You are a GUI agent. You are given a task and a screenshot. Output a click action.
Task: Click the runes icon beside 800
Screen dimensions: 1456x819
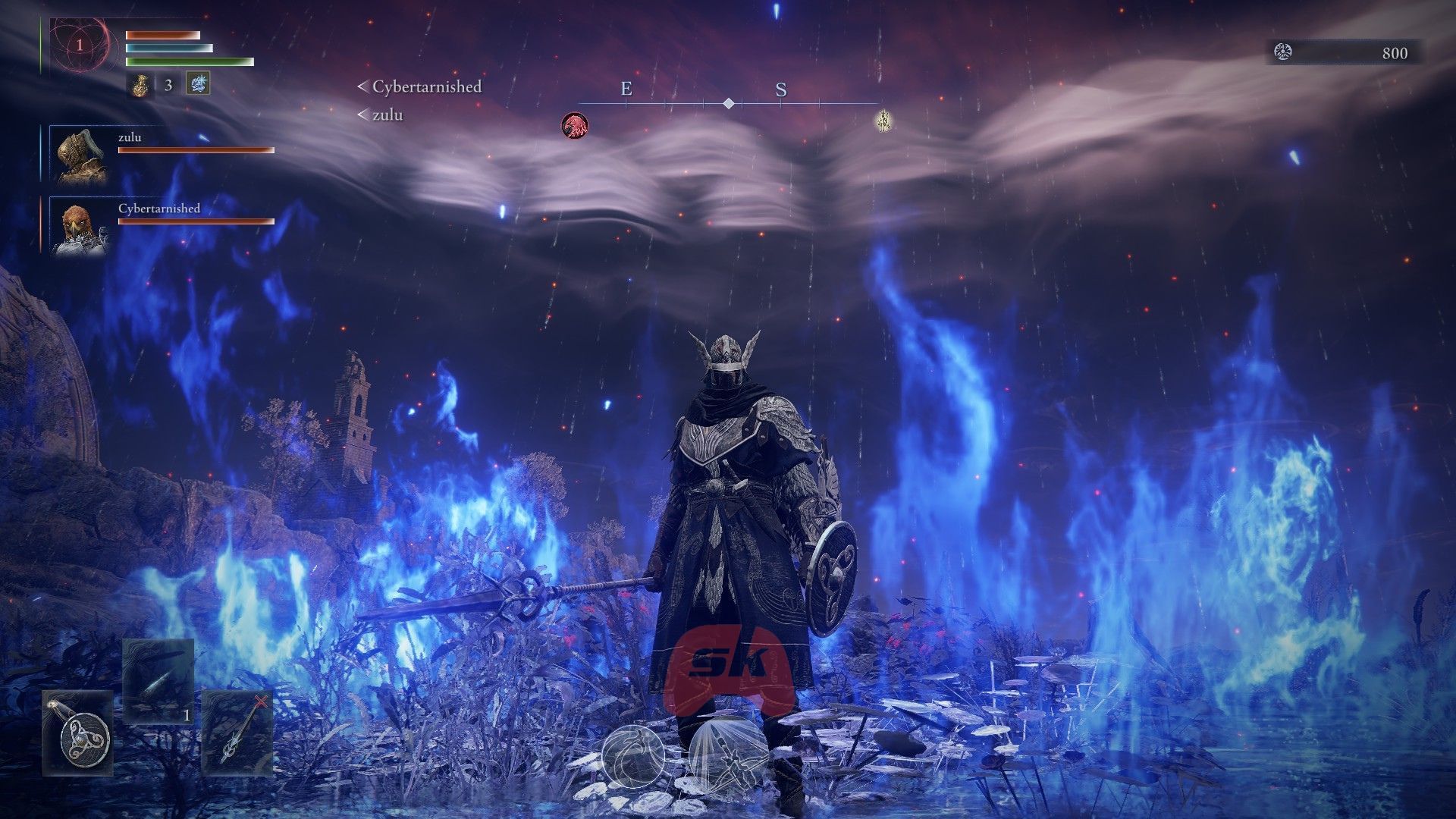1283,52
